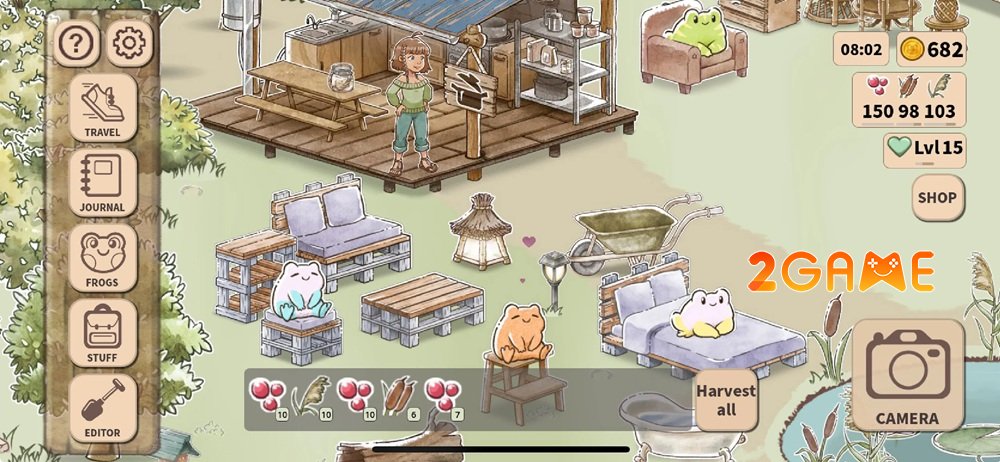Click the gold coin balance 682
The height and width of the screenshot is (462, 1000).
click(x=931, y=48)
